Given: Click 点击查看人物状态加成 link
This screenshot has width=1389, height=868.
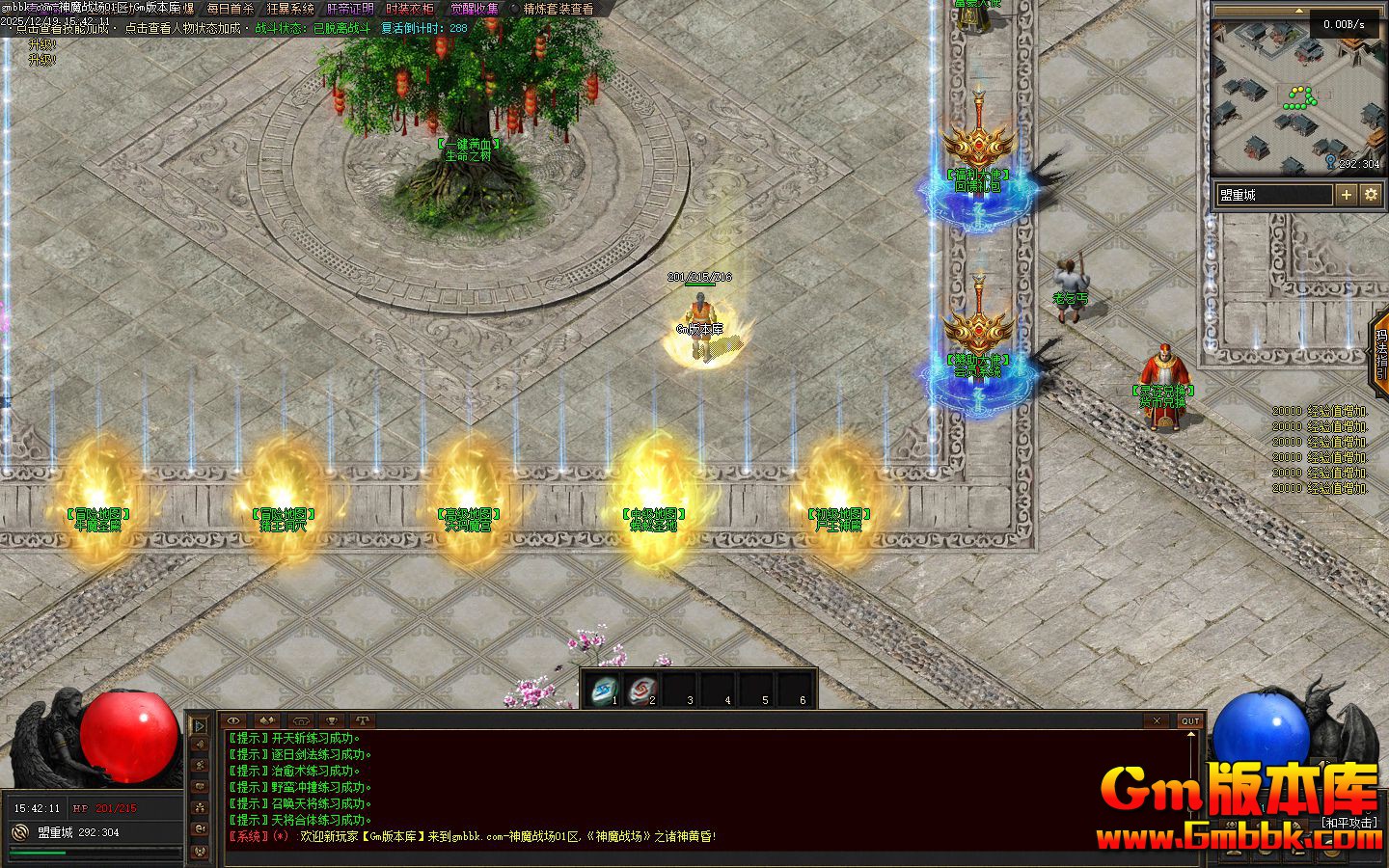Looking at the screenshot, I should pyautogui.click(x=182, y=28).
